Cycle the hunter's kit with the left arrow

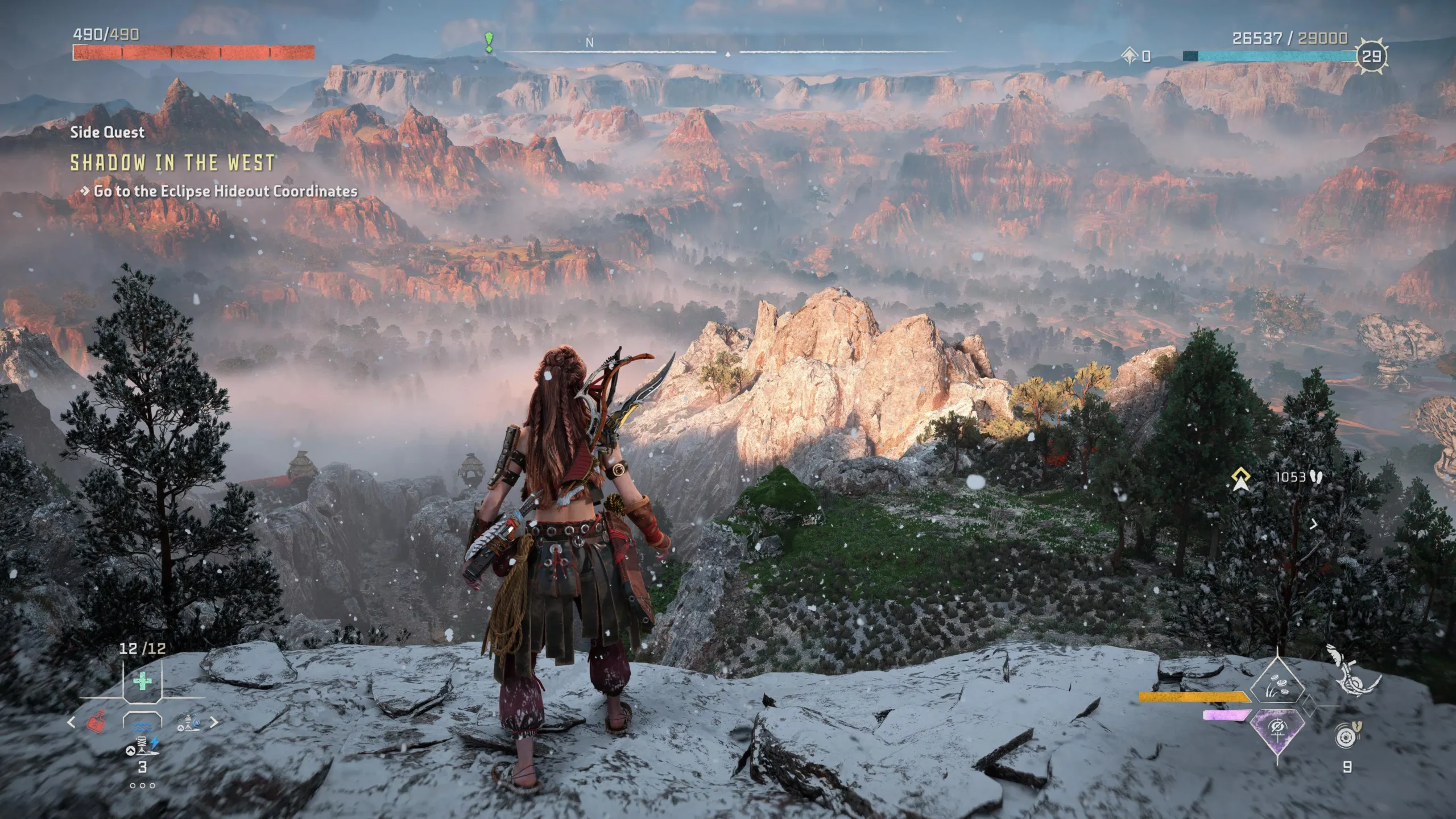click(x=71, y=723)
